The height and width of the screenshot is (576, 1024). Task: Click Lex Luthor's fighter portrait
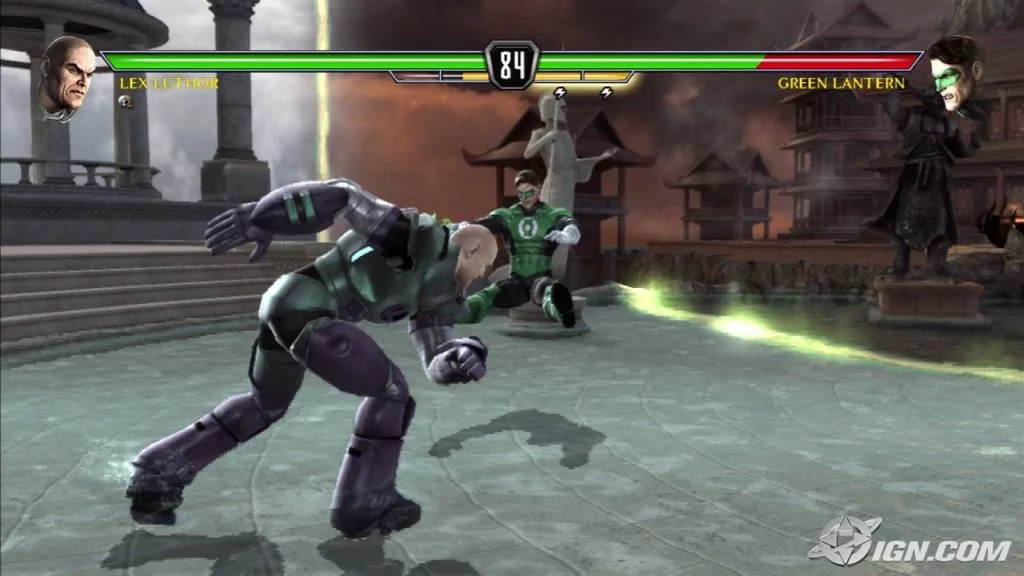(67, 78)
